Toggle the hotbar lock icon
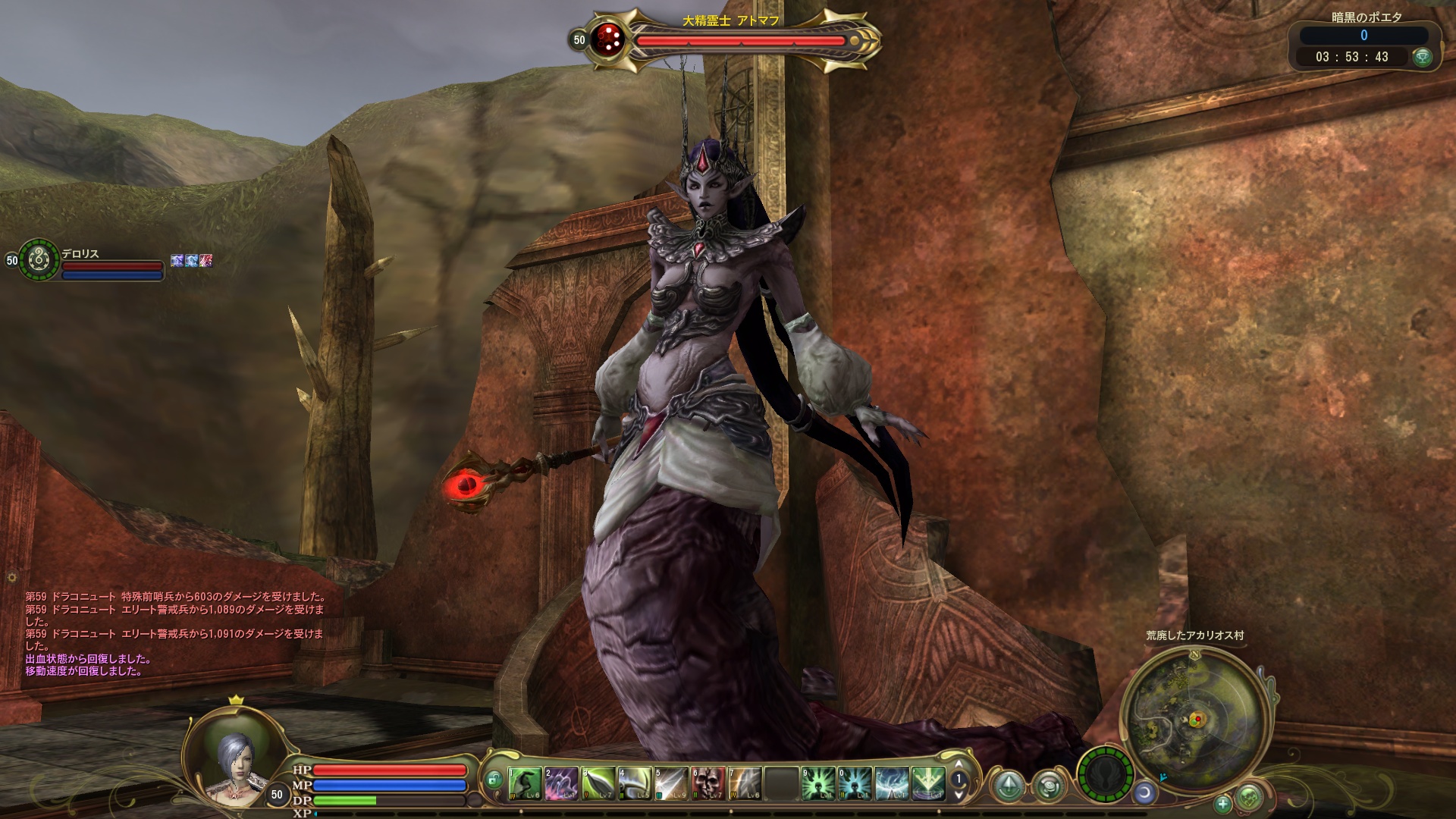 point(494,780)
